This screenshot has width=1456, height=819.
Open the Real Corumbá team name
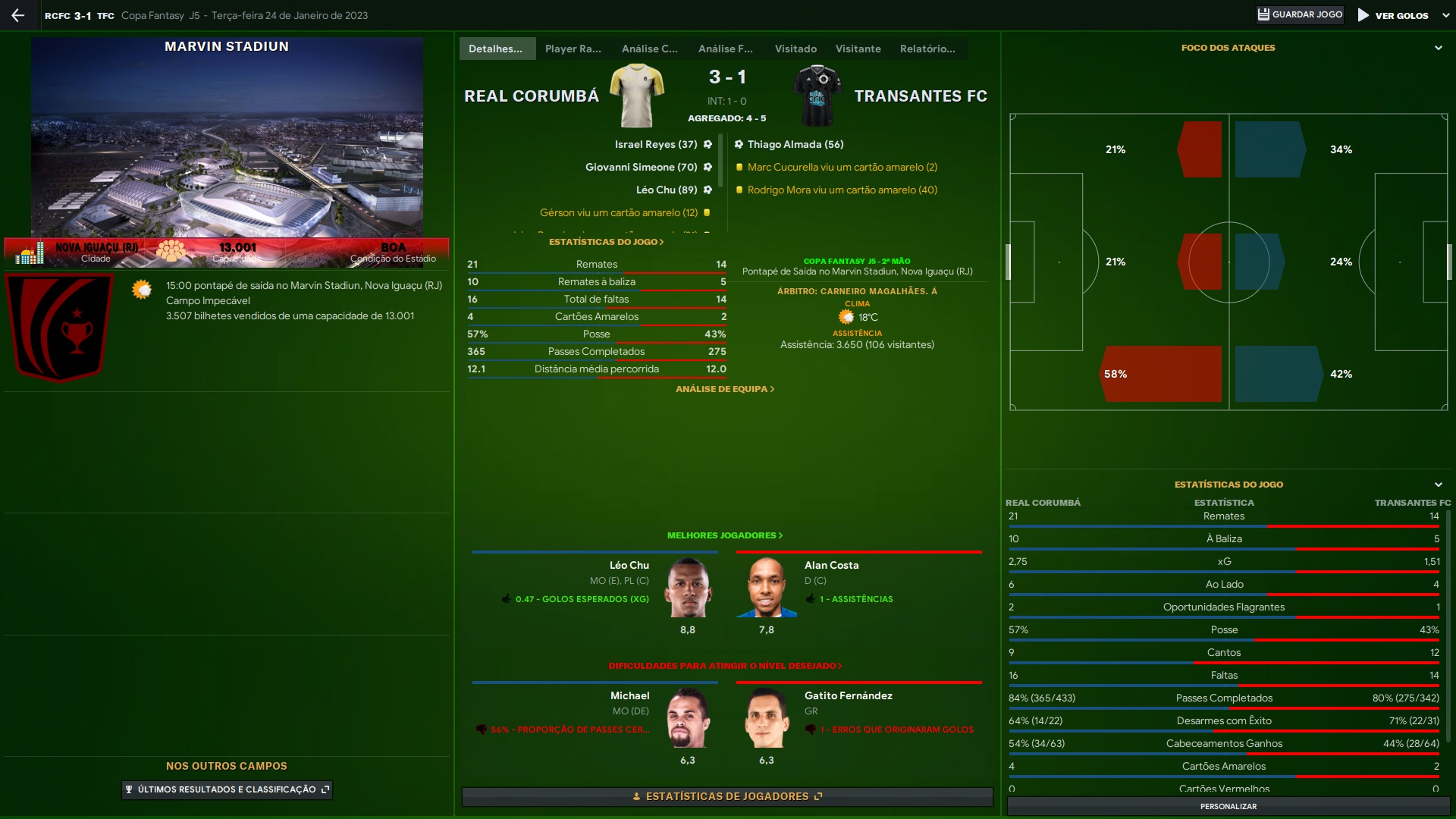531,96
